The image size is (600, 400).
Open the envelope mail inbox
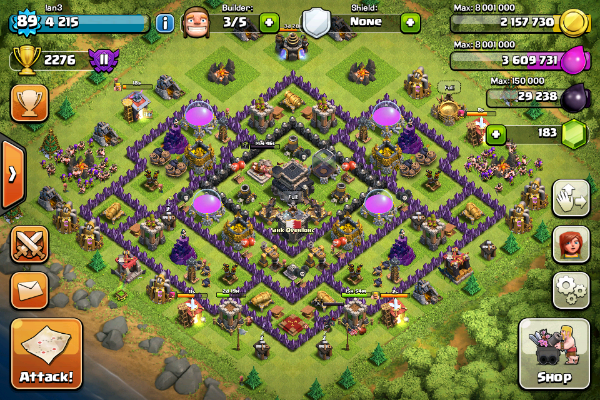(x=29, y=290)
